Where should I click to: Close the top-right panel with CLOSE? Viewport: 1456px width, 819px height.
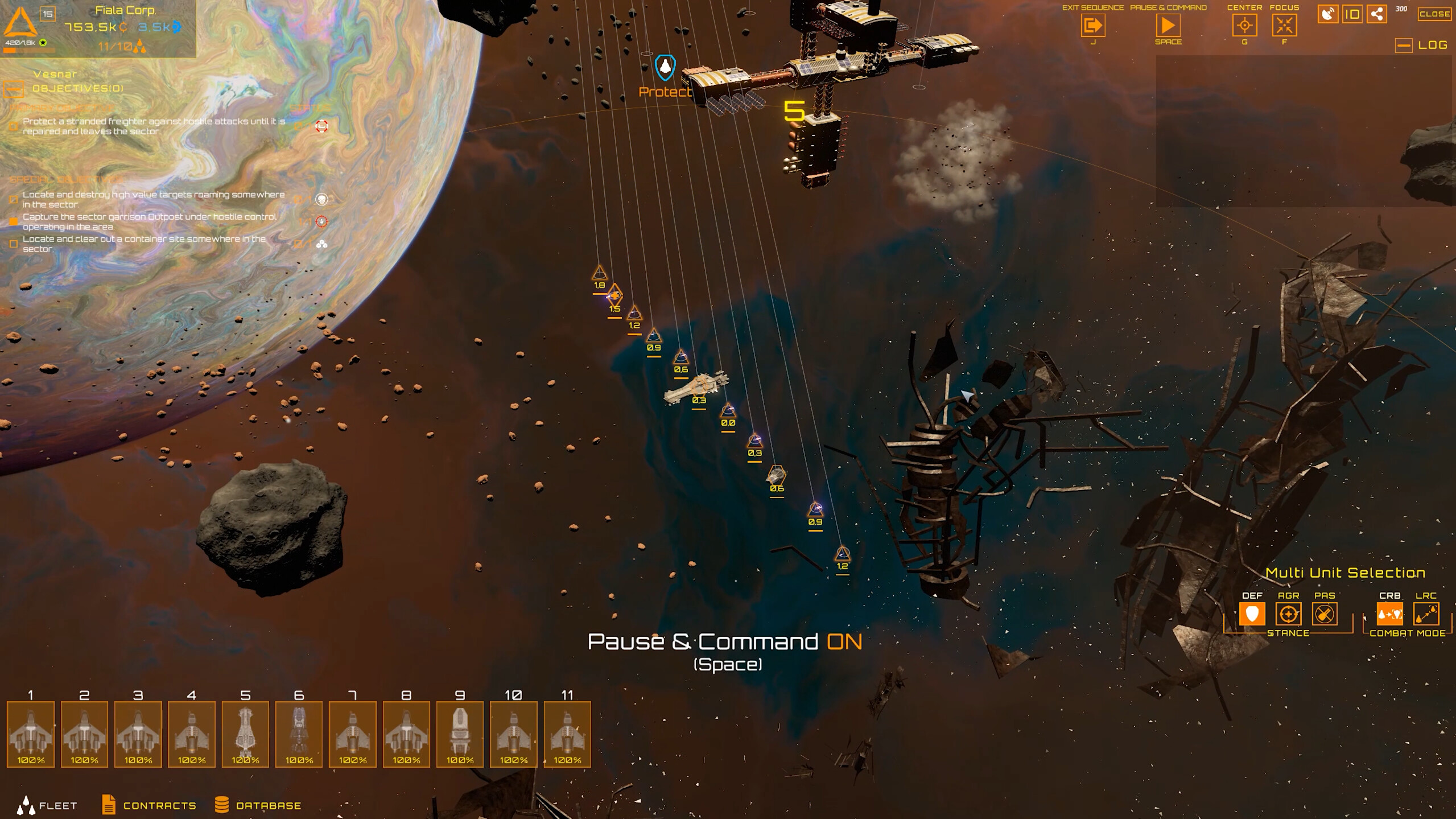(1434, 14)
